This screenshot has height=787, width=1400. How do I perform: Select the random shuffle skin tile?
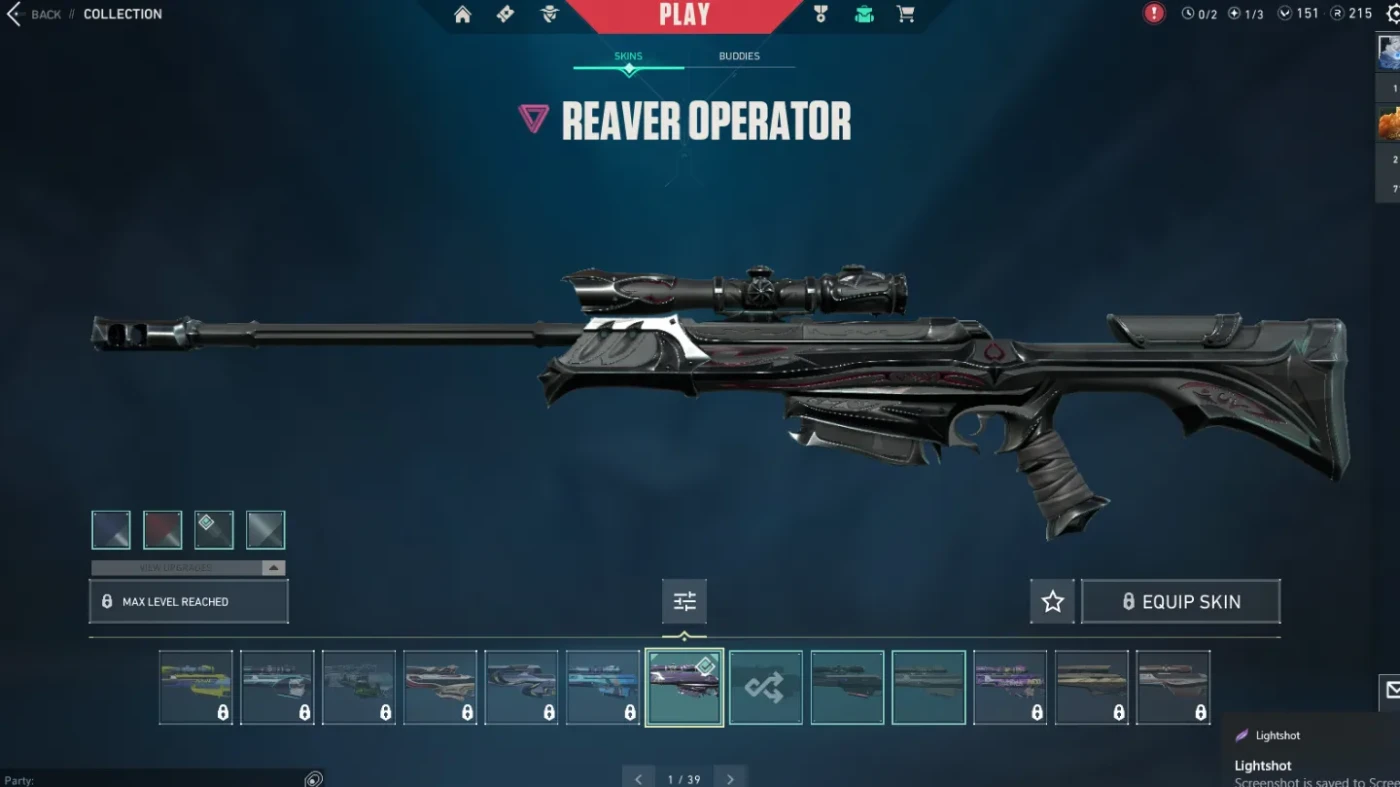765,687
